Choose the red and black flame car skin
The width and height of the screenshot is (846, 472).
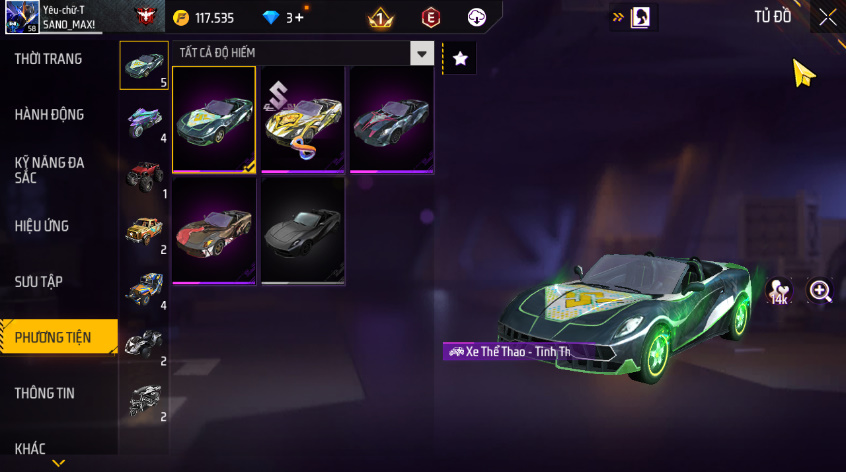point(214,230)
